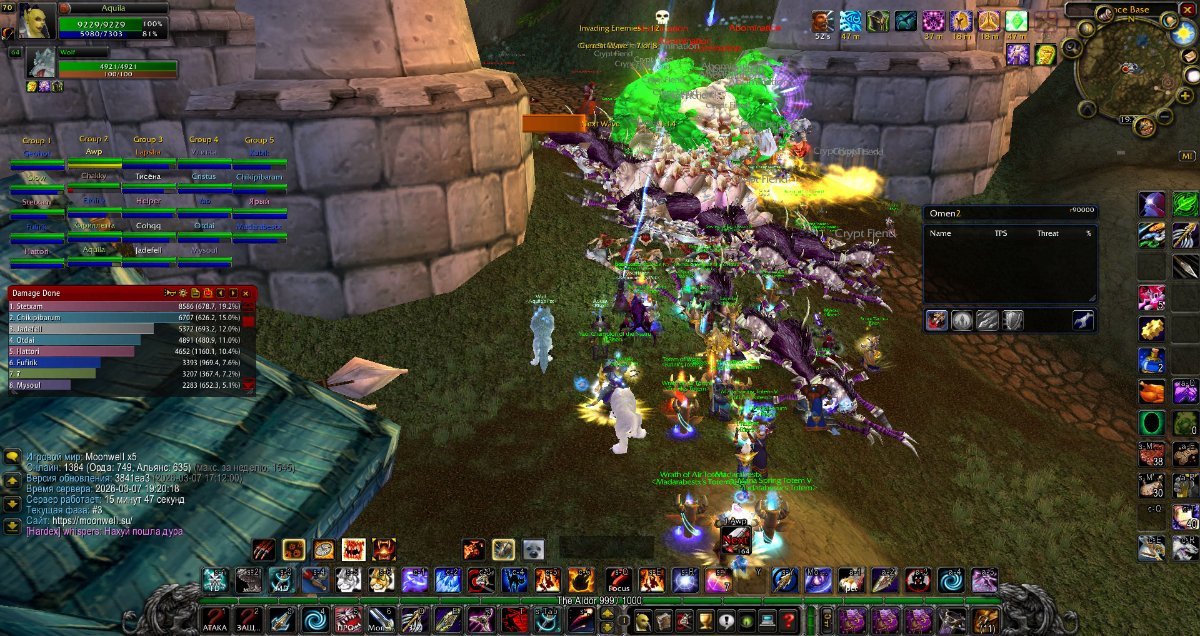This screenshot has height=636, width=1200.
Task: Close the minimap with the red X
Action: tap(1188, 9)
